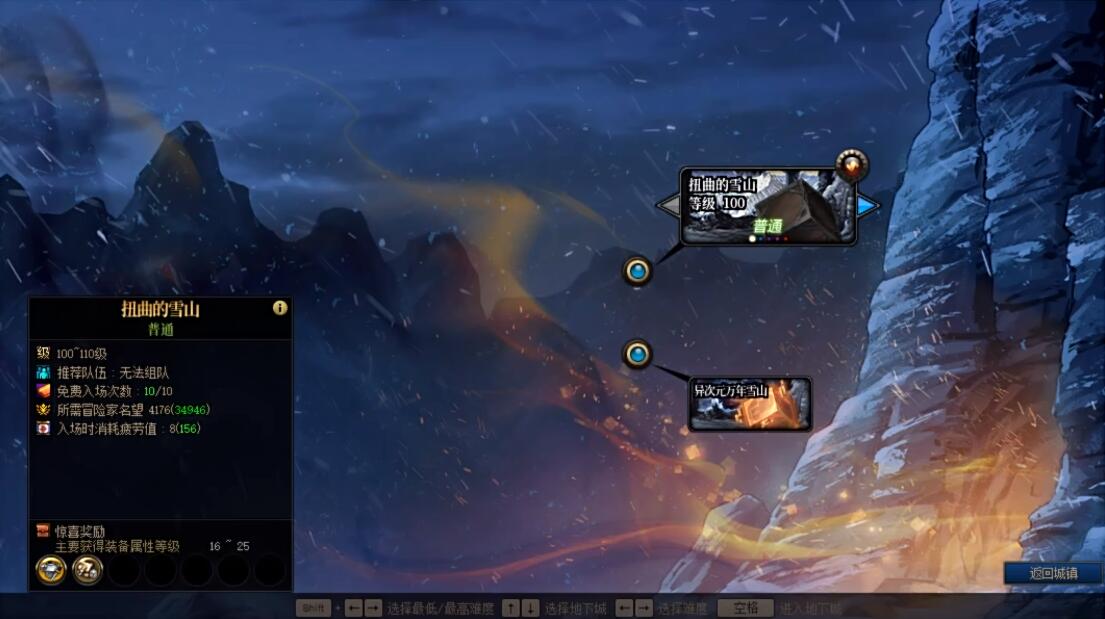Click the second reward icon beside the diamond

pos(88,570)
